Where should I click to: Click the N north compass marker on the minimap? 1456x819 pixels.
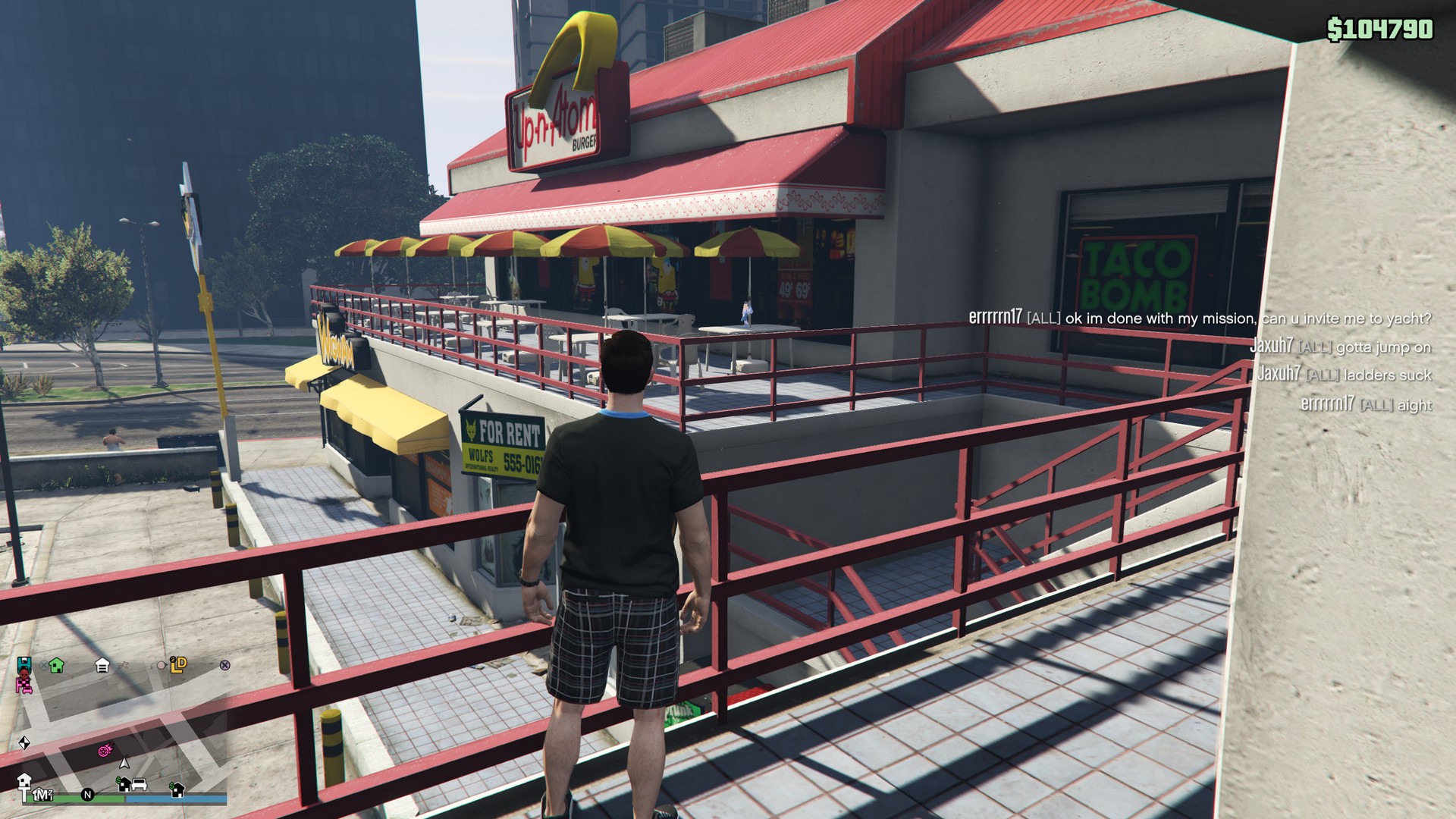(x=88, y=795)
